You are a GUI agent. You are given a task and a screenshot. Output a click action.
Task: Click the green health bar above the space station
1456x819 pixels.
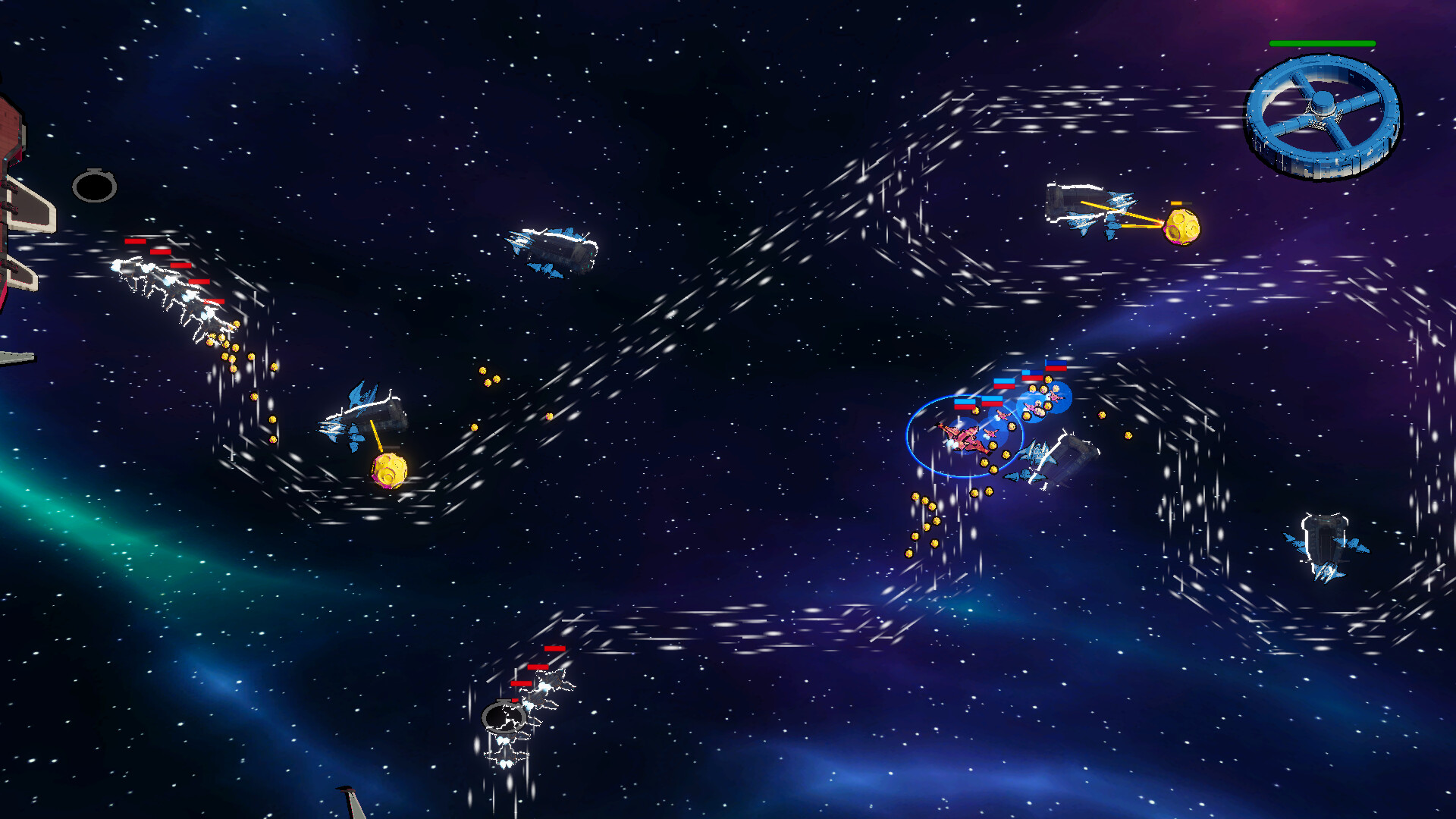1323,44
